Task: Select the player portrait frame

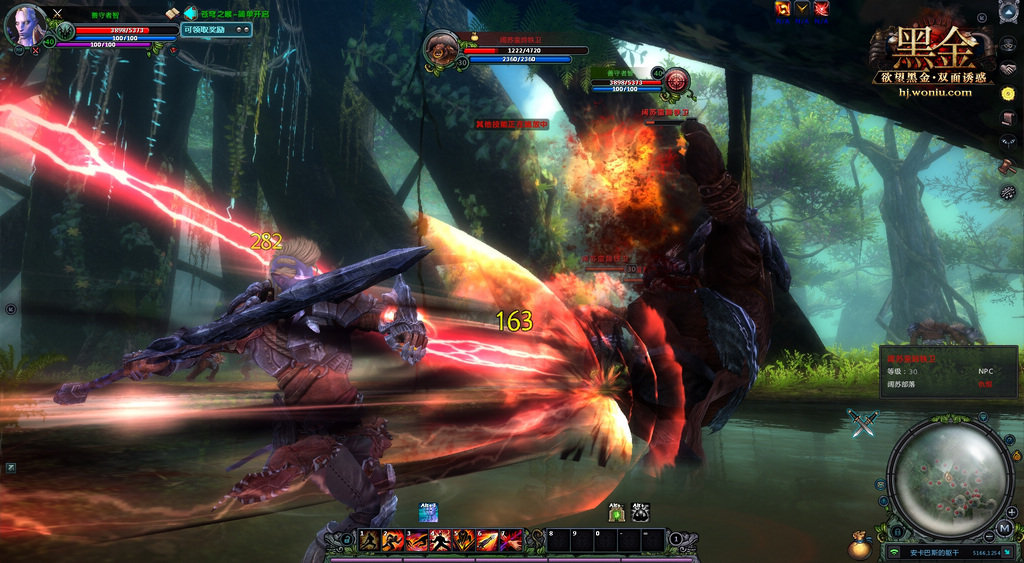Action: (24, 26)
